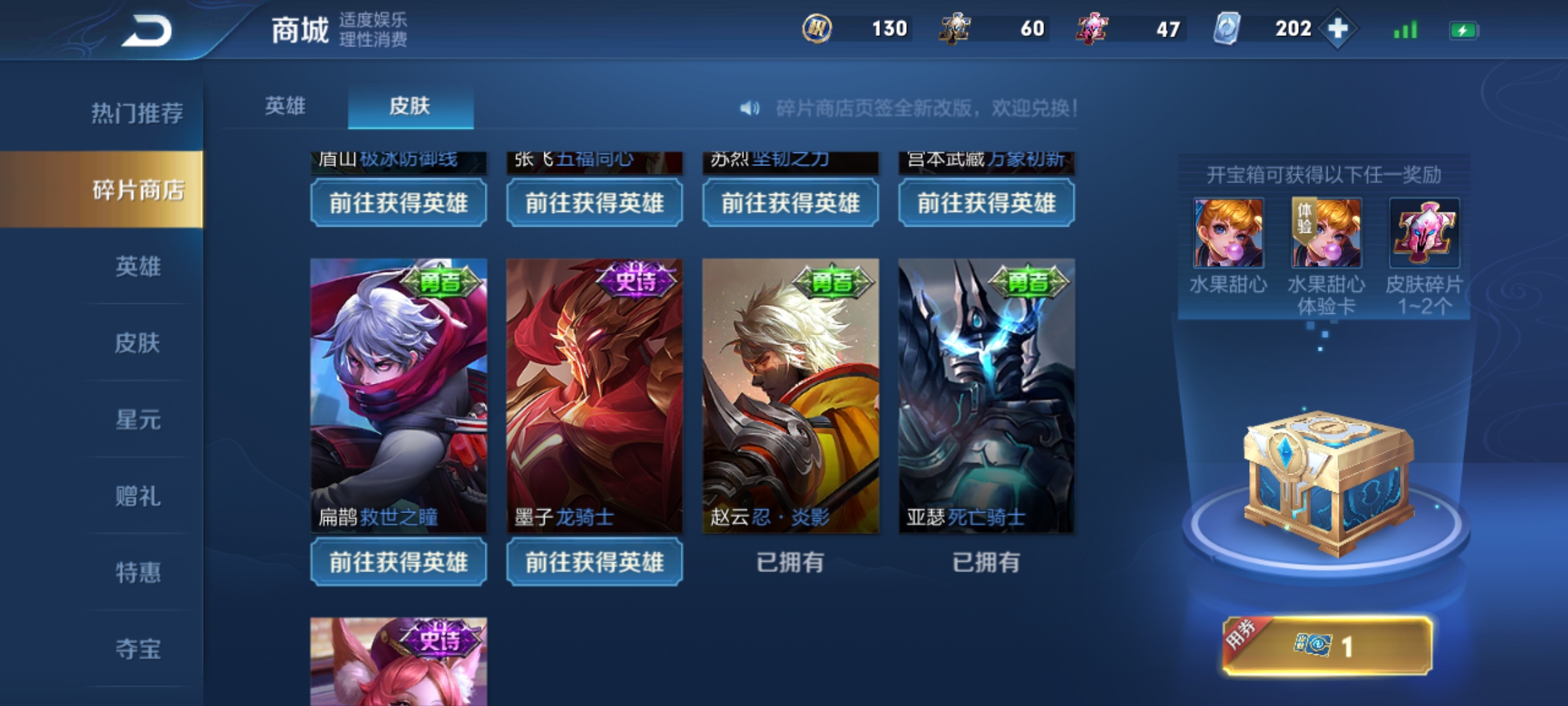Switch to the 英雄 top tab
Screen dimensions: 1568x706
(285, 106)
